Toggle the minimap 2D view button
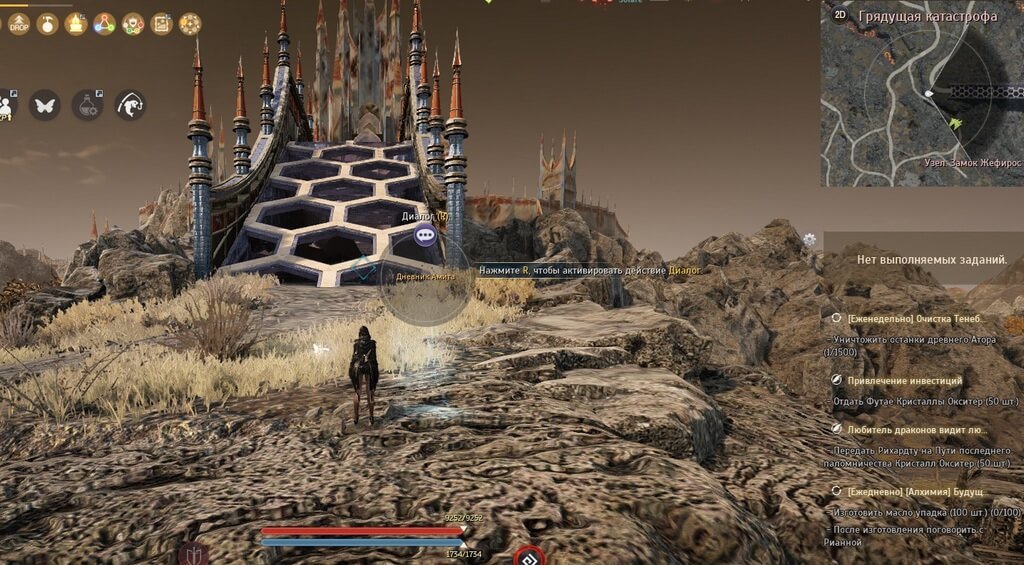 click(x=840, y=15)
